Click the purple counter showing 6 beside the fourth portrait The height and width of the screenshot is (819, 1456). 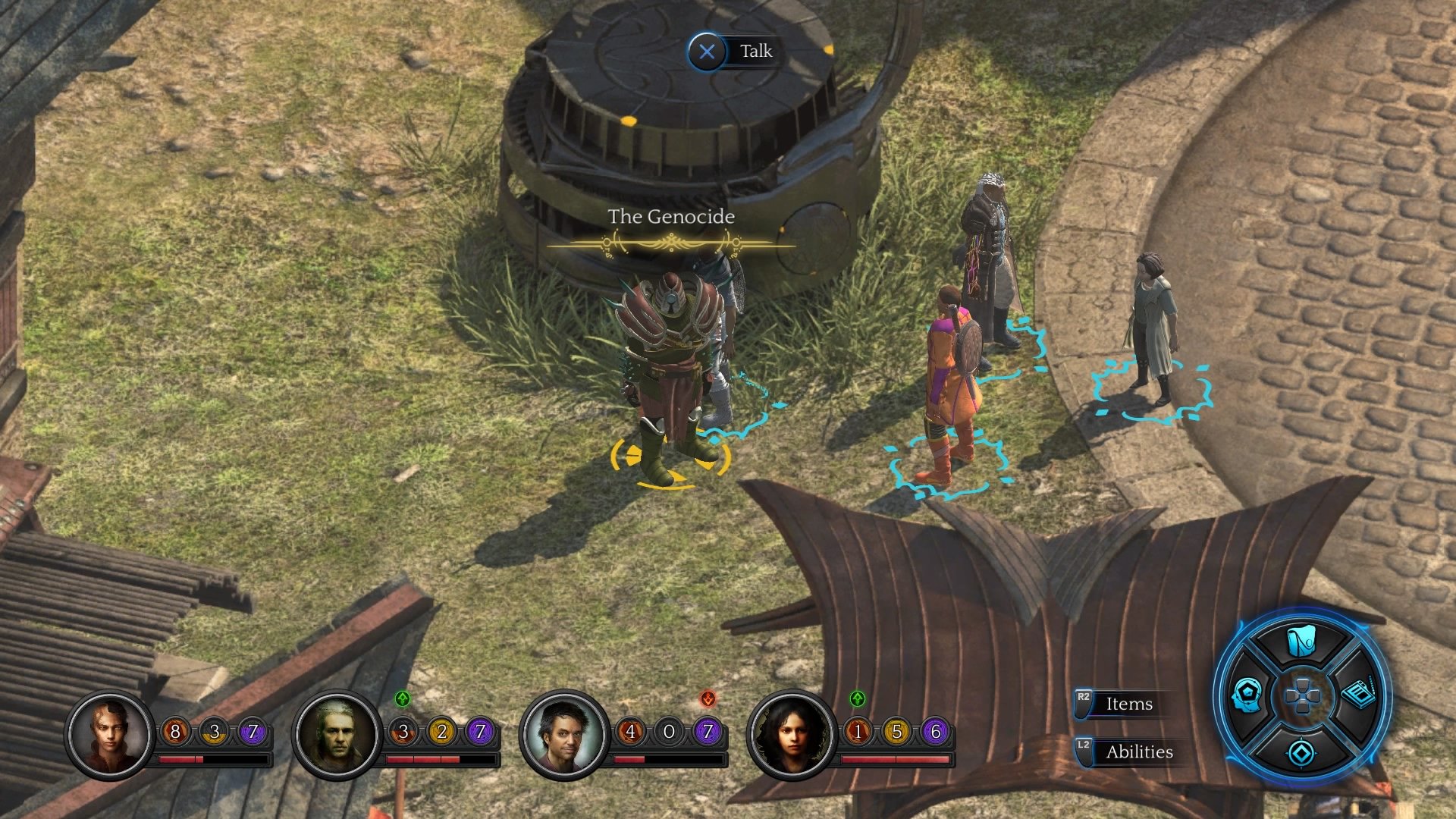coord(934,732)
